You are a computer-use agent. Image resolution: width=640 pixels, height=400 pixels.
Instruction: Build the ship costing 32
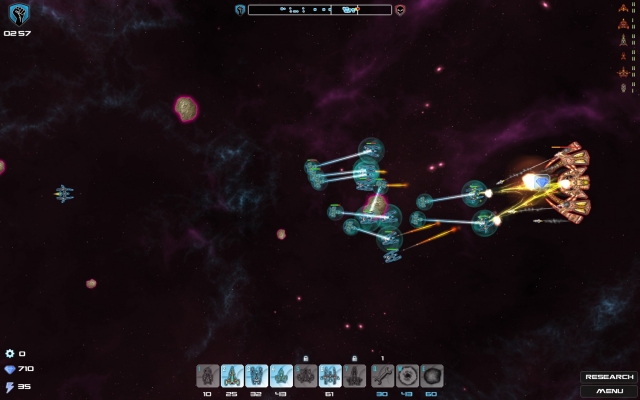256,376
